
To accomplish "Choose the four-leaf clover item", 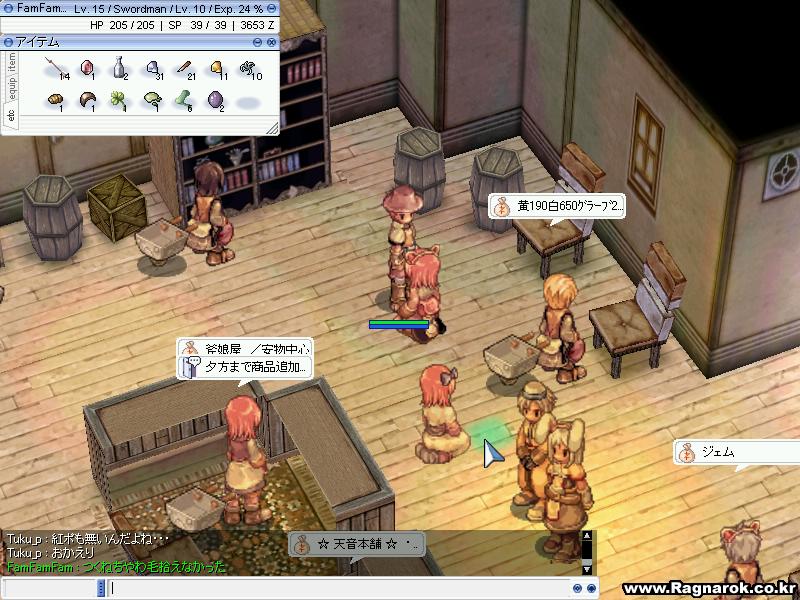I will point(119,100).
